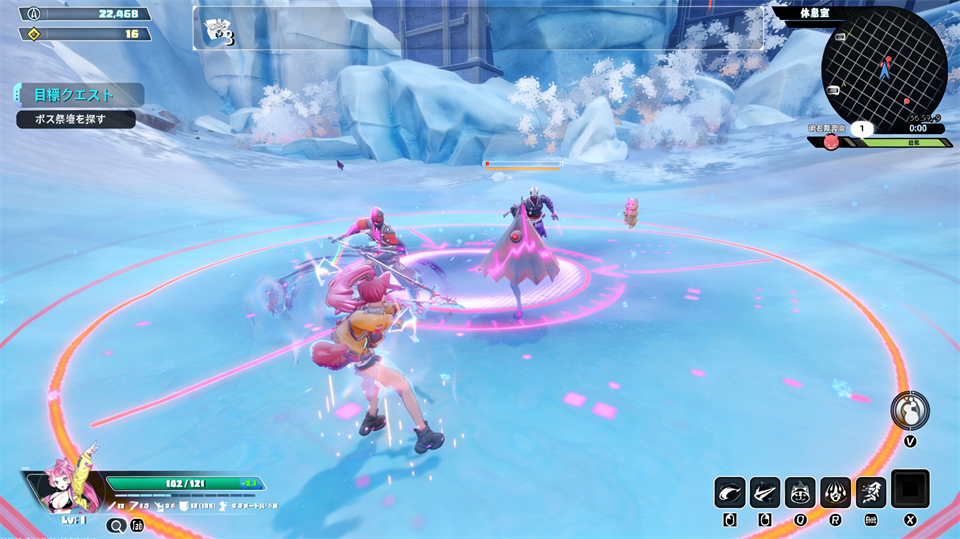Open the magnifying glass details button

[x=116, y=525]
